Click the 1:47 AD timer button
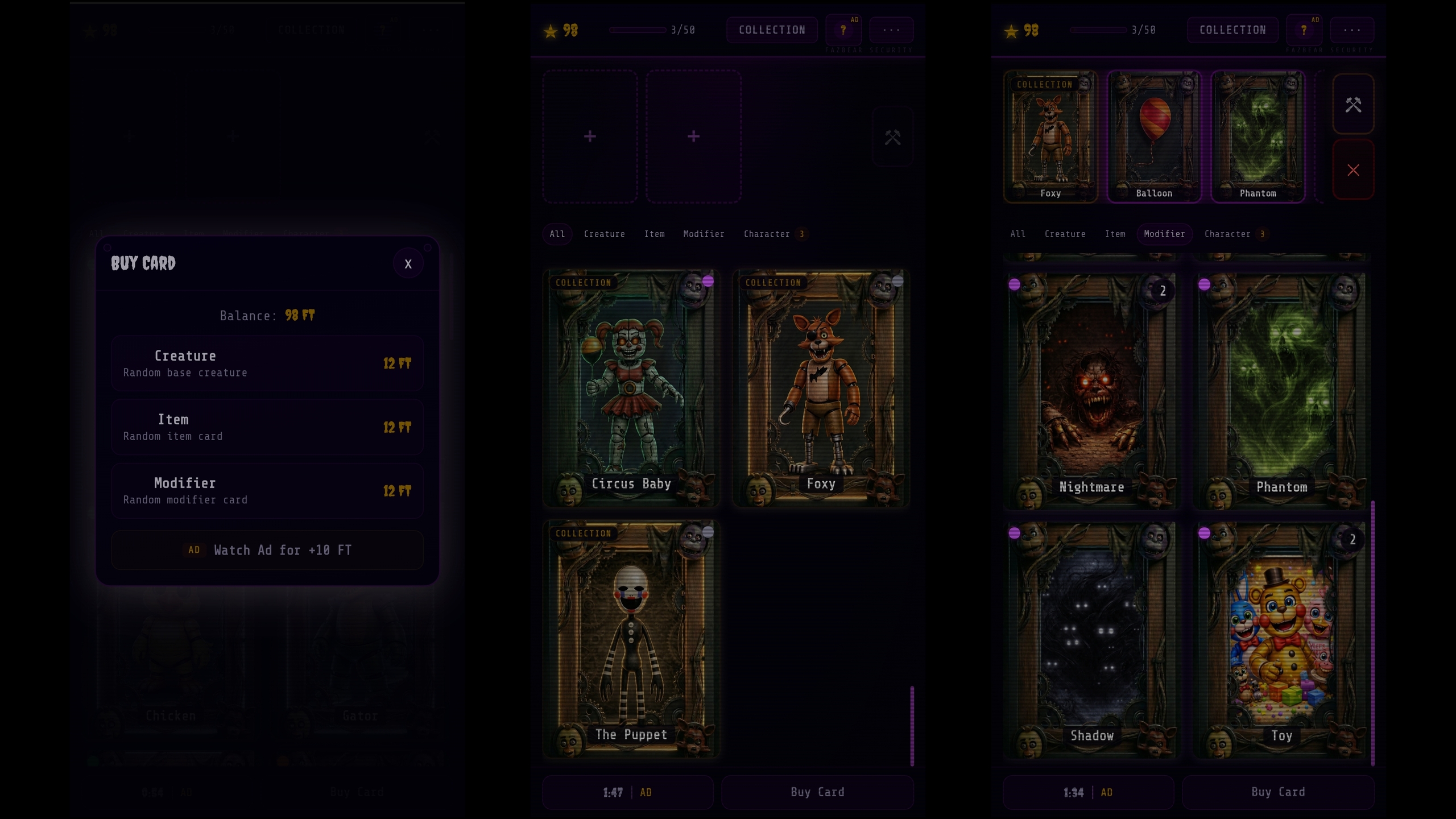Screen dimensions: 1456x819 click(x=627, y=792)
